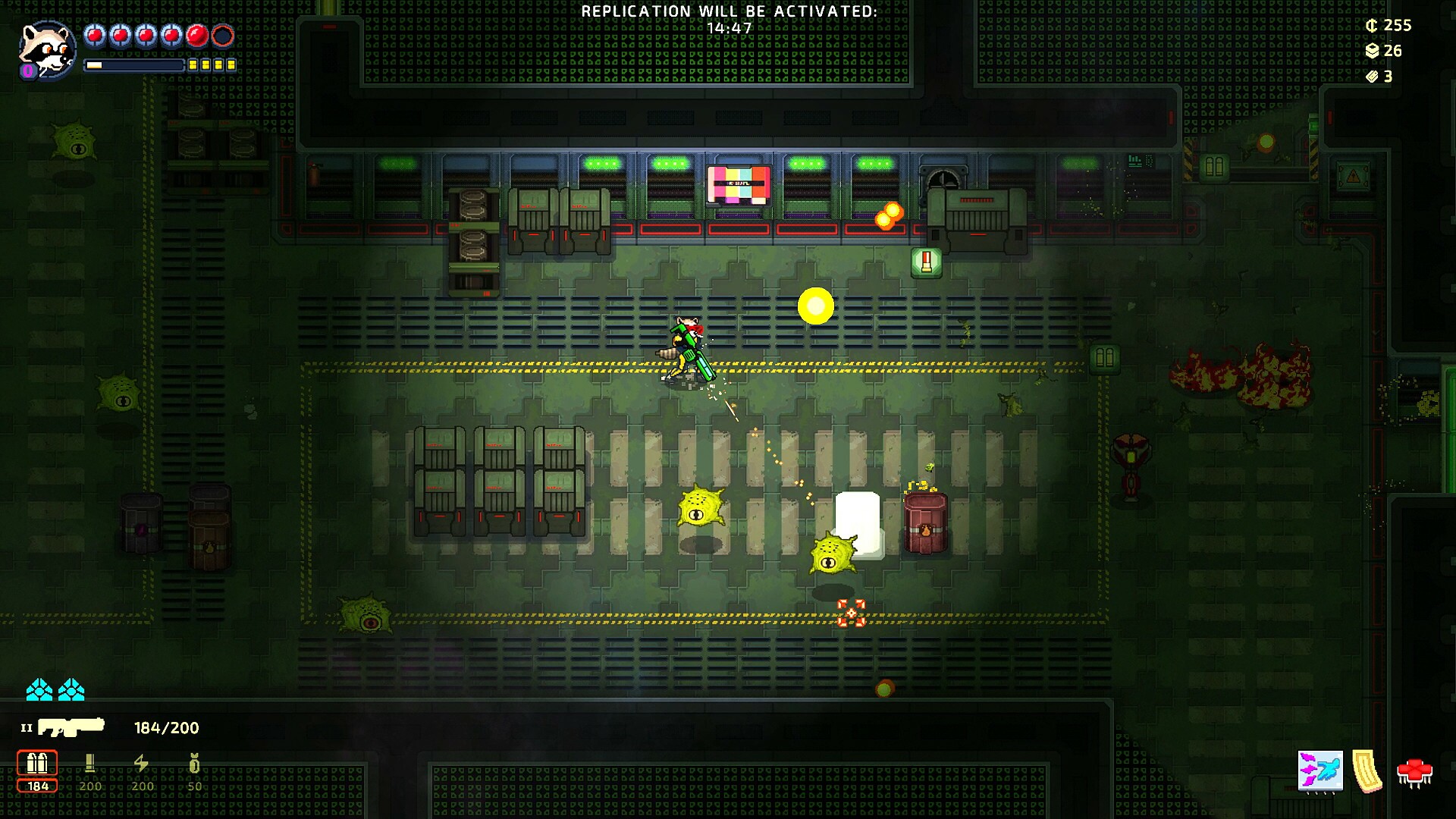This screenshot has height=819, width=1456.
Task: Click the 184/200 ammo counter text
Action: pyautogui.click(x=165, y=728)
